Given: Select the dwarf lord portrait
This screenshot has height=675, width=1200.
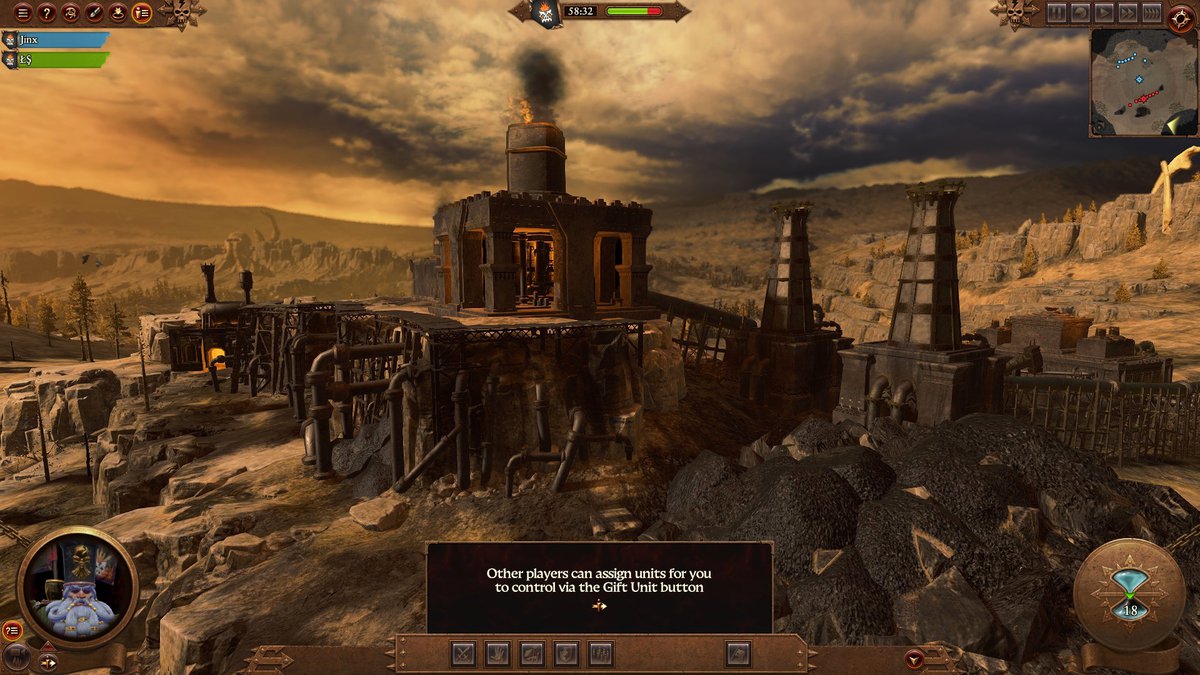Looking at the screenshot, I should [x=77, y=587].
